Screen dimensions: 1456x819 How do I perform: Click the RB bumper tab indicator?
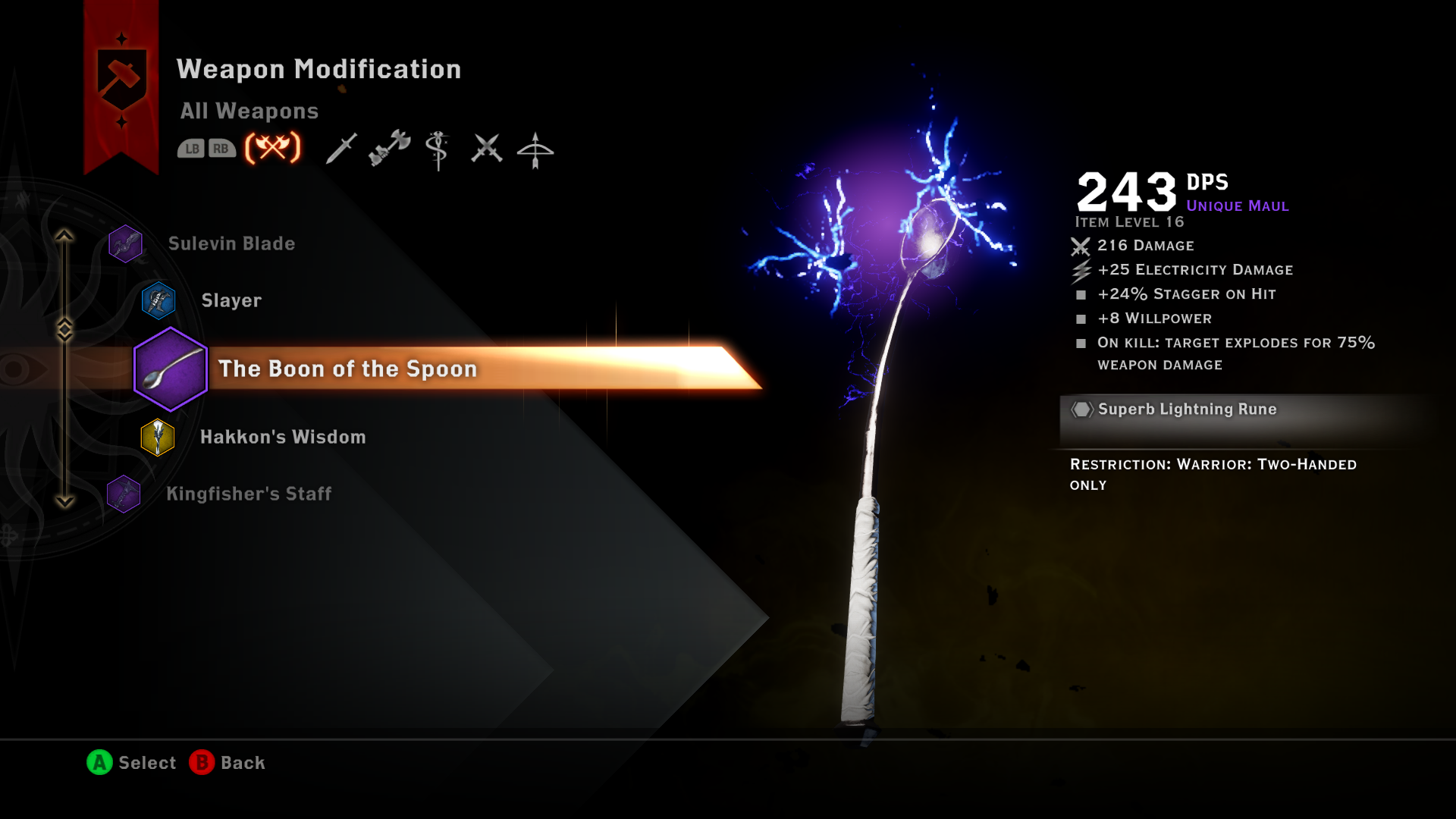pyautogui.click(x=221, y=149)
